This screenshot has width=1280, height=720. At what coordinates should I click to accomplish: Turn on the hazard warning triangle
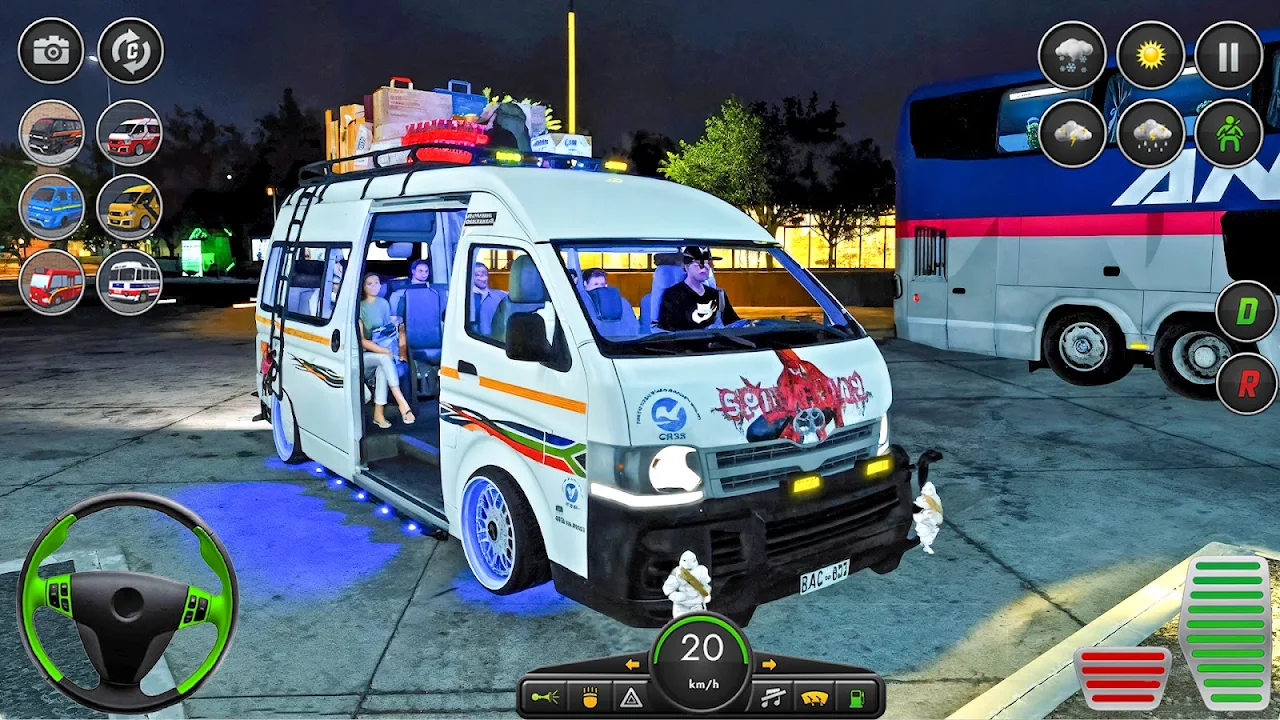click(631, 697)
